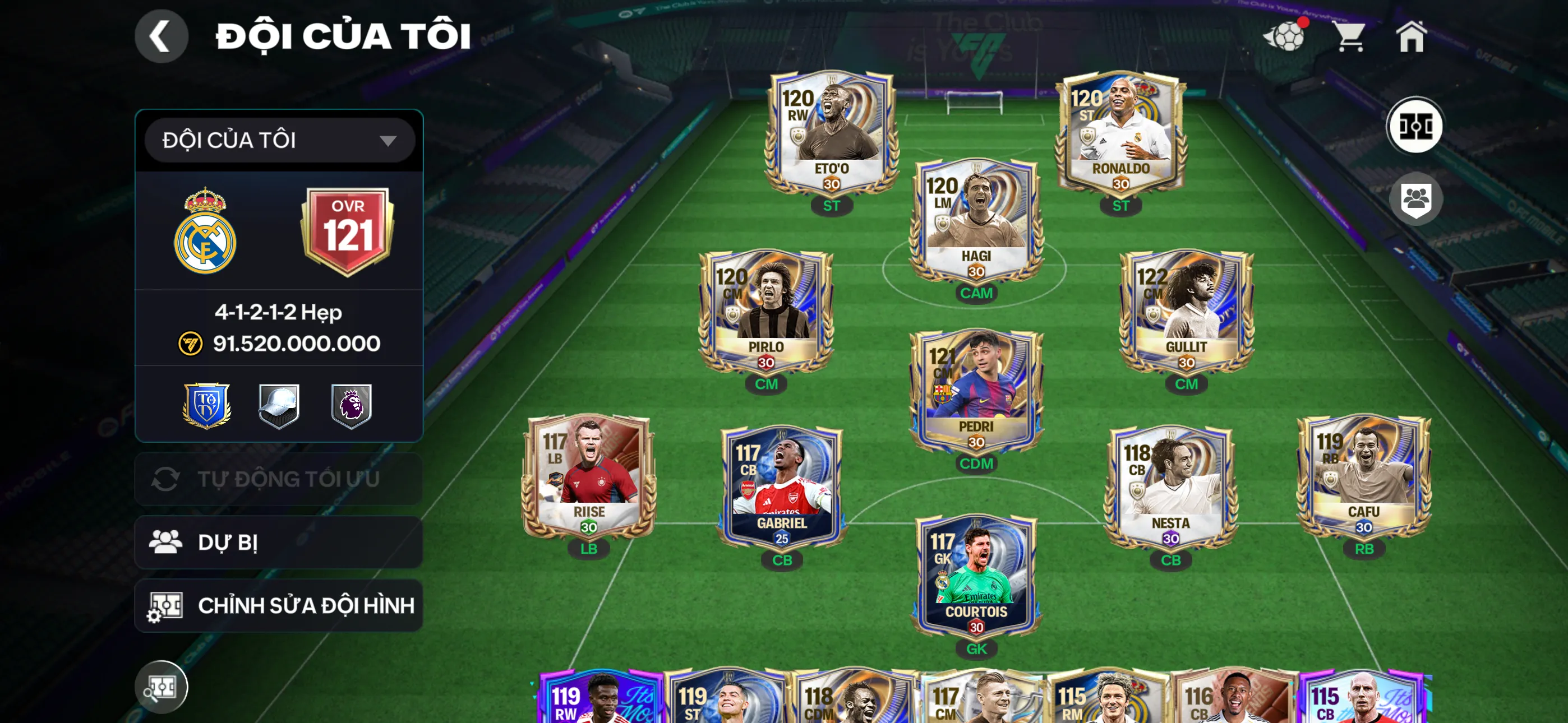The height and width of the screenshot is (723, 1568).
Task: Select the Ronaldo striker card
Action: click(1120, 134)
